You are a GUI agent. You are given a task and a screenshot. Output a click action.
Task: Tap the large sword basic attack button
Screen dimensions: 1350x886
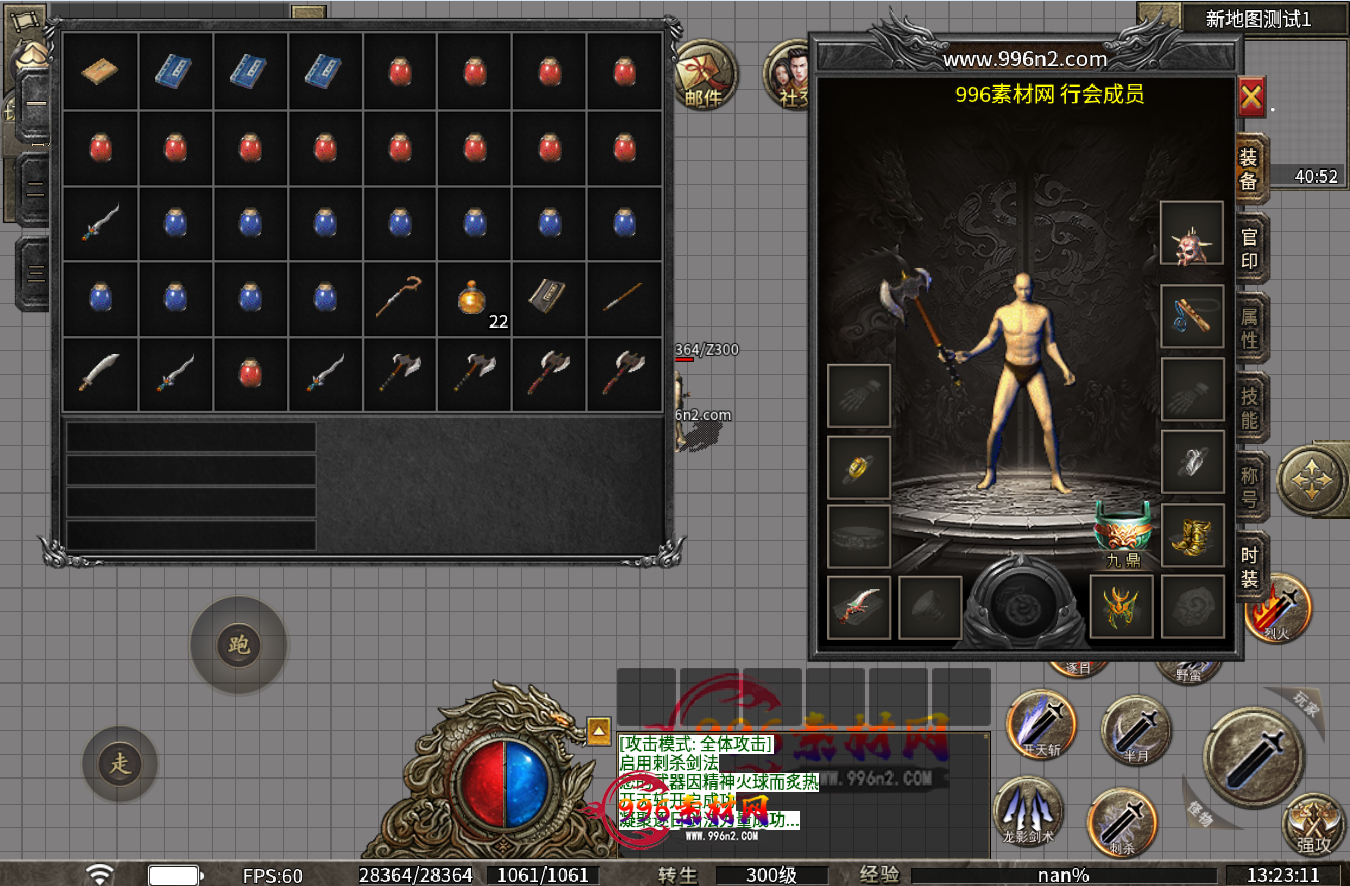(1253, 757)
